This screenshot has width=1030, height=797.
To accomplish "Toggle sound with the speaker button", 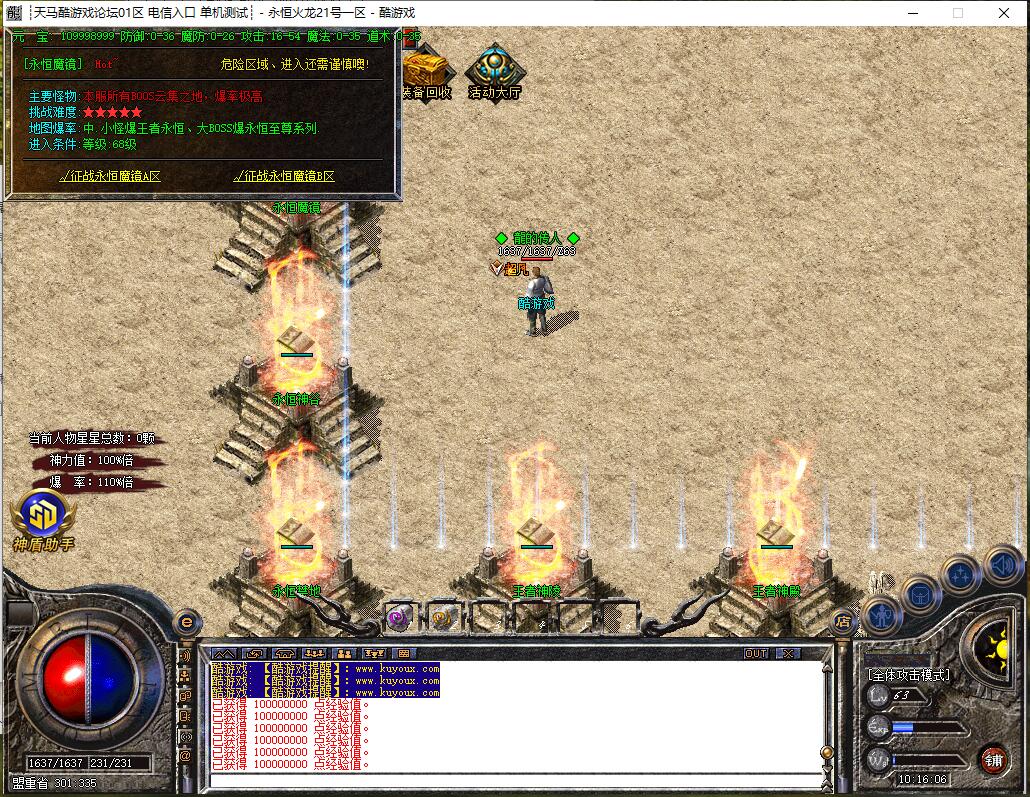I will click(x=1001, y=564).
